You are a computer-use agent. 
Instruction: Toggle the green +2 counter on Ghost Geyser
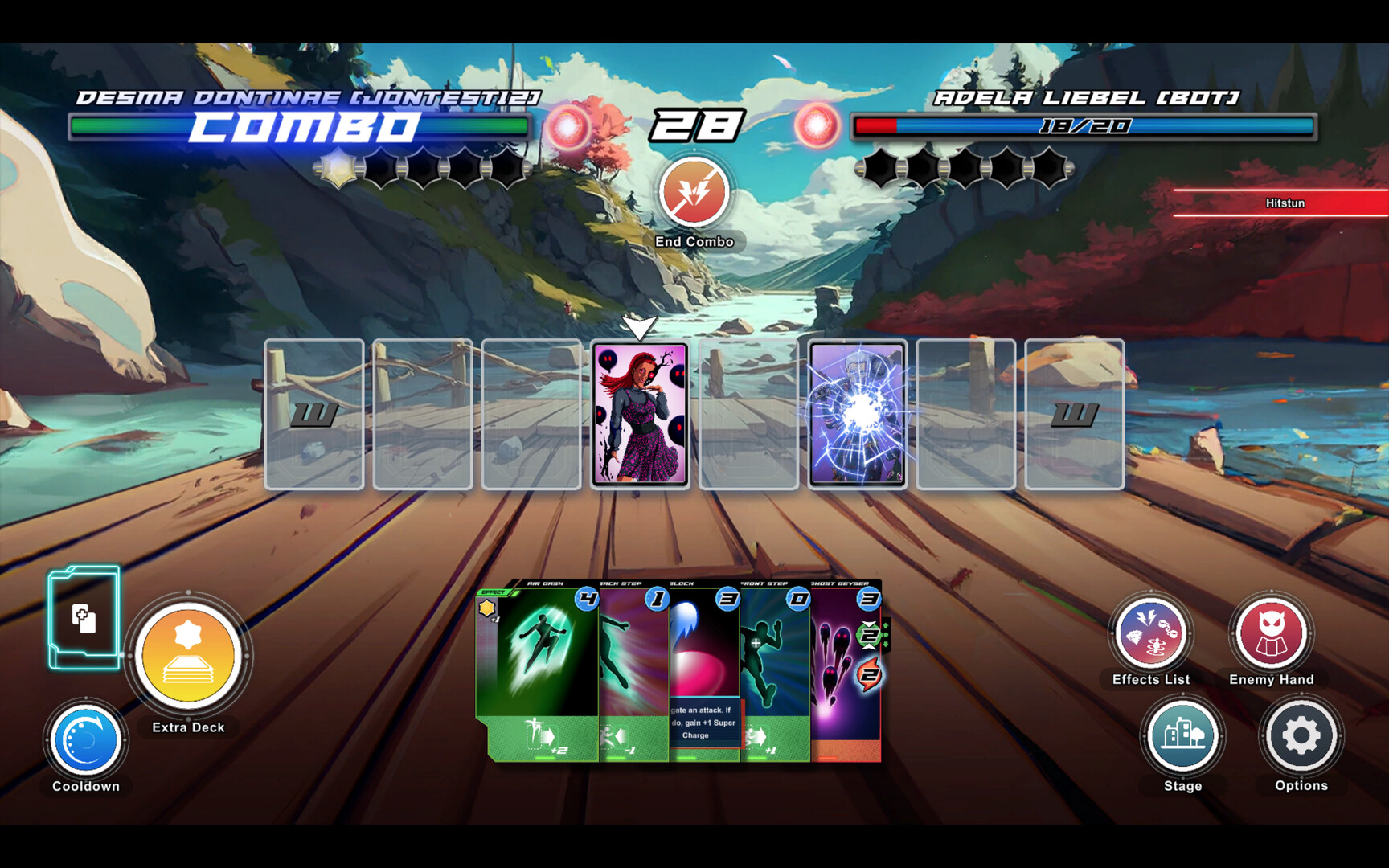click(x=868, y=634)
